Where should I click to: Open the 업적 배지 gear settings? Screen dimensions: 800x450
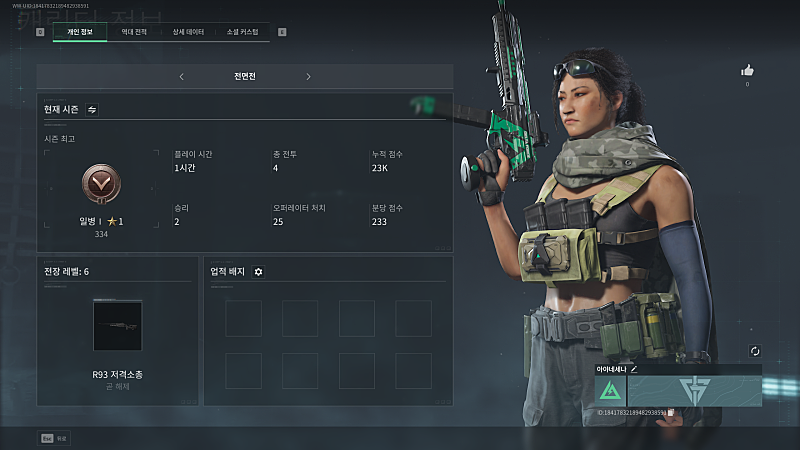pos(258,272)
